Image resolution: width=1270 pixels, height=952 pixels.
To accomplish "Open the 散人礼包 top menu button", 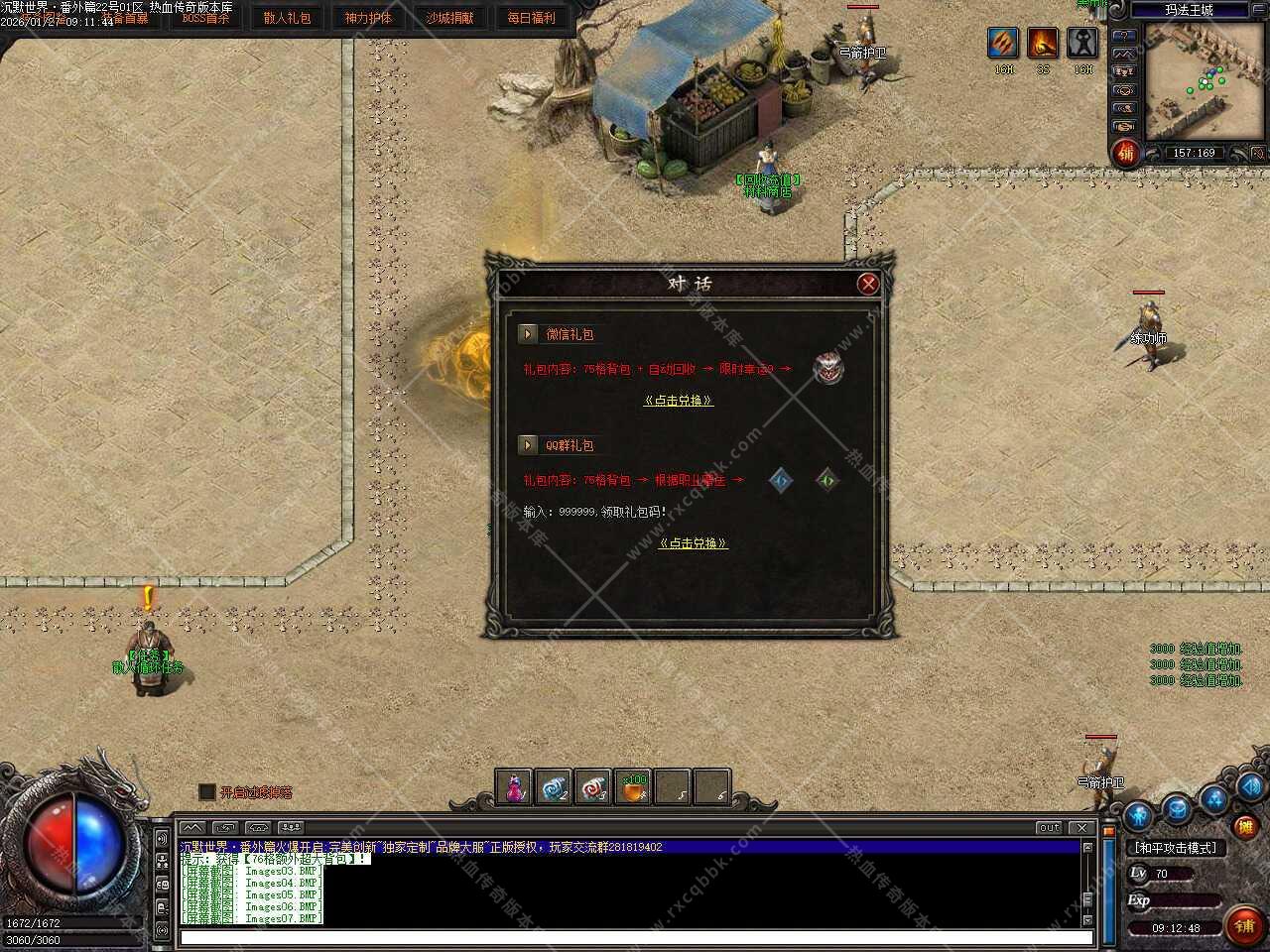I will pyautogui.click(x=287, y=18).
